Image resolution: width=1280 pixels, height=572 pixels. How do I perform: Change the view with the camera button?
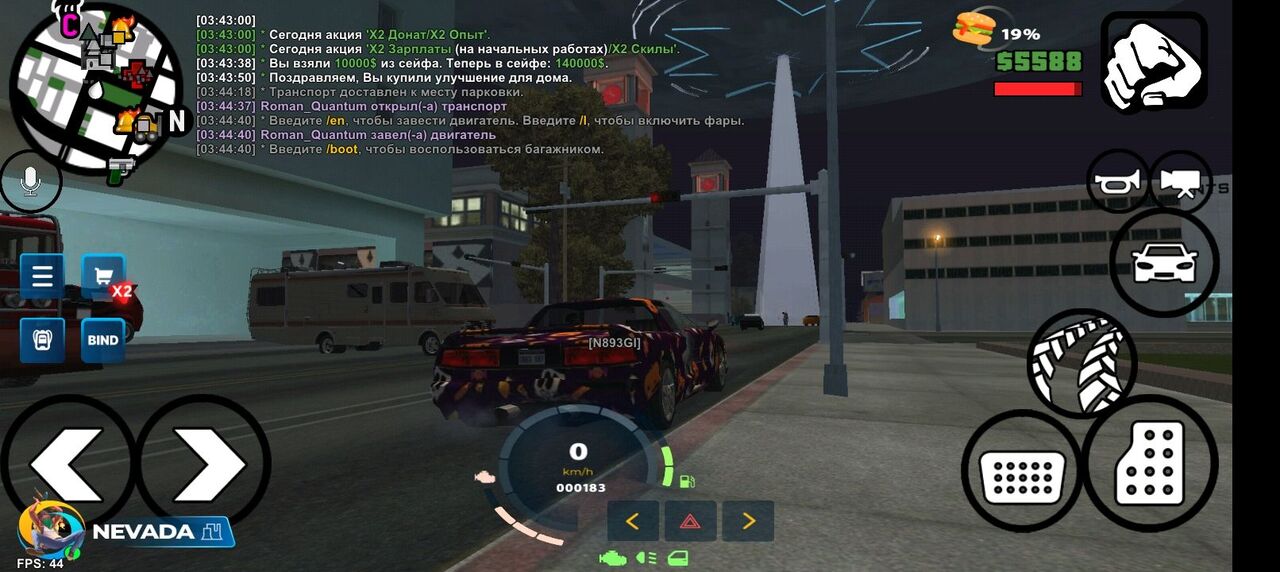tap(1180, 181)
